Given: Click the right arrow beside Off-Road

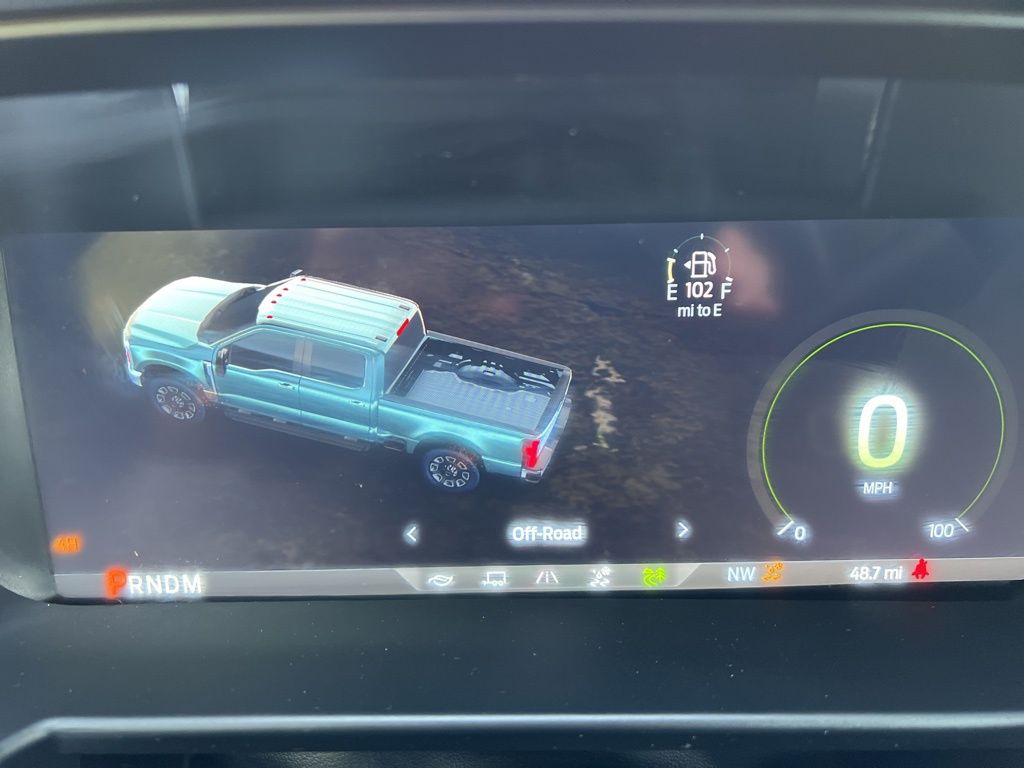Looking at the screenshot, I should point(683,530).
